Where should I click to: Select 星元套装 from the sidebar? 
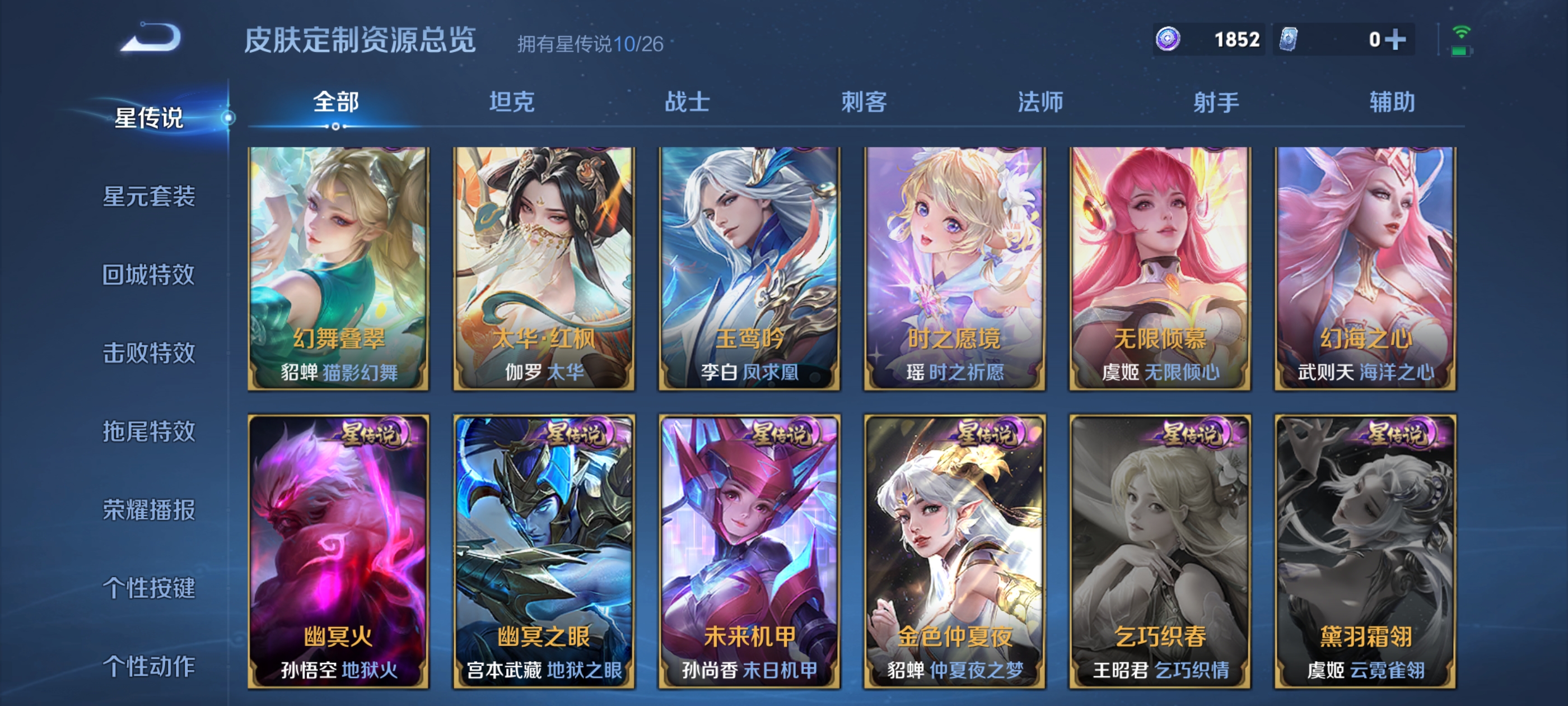pyautogui.click(x=150, y=197)
